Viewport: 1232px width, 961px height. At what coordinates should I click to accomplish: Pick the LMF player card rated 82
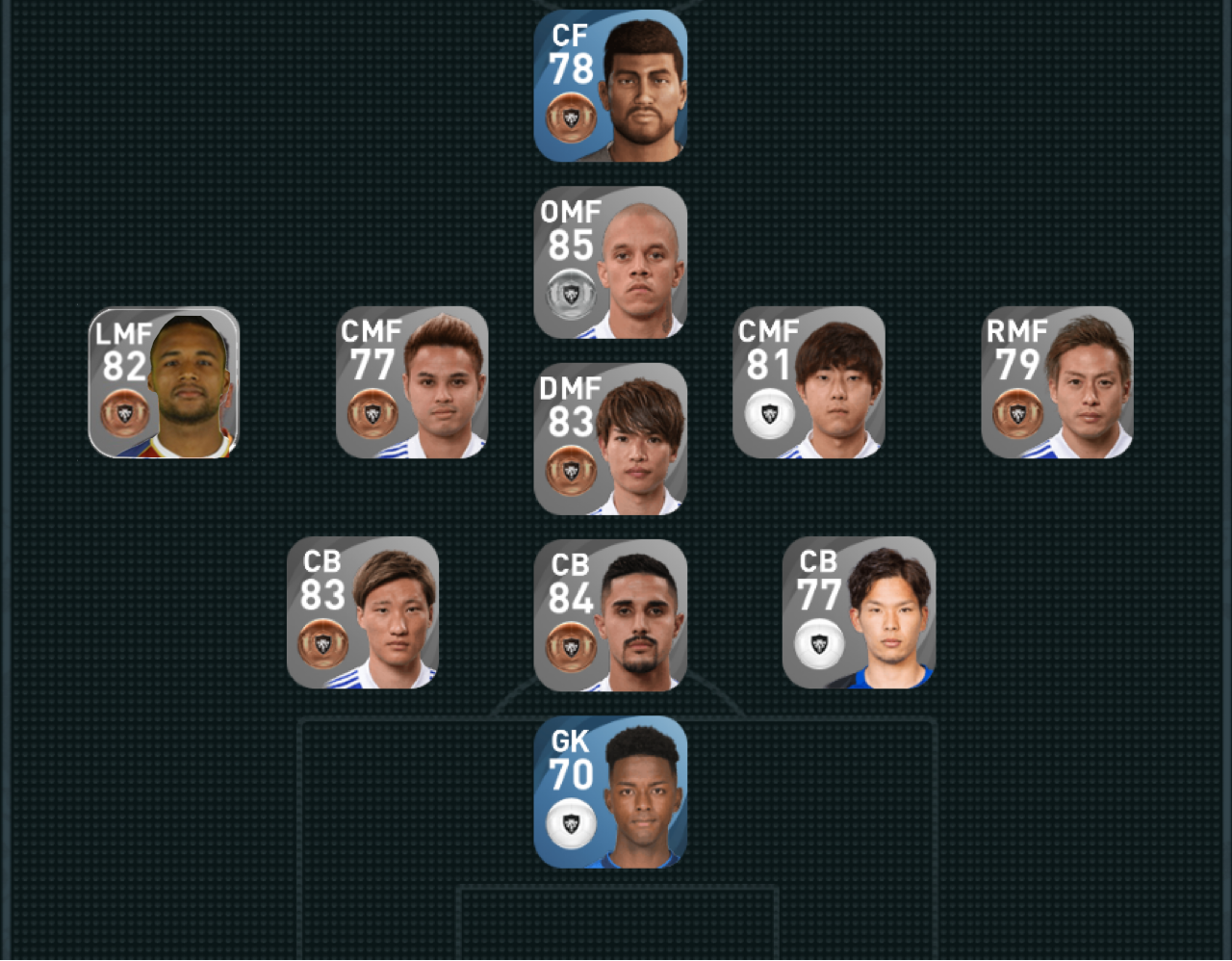point(164,382)
